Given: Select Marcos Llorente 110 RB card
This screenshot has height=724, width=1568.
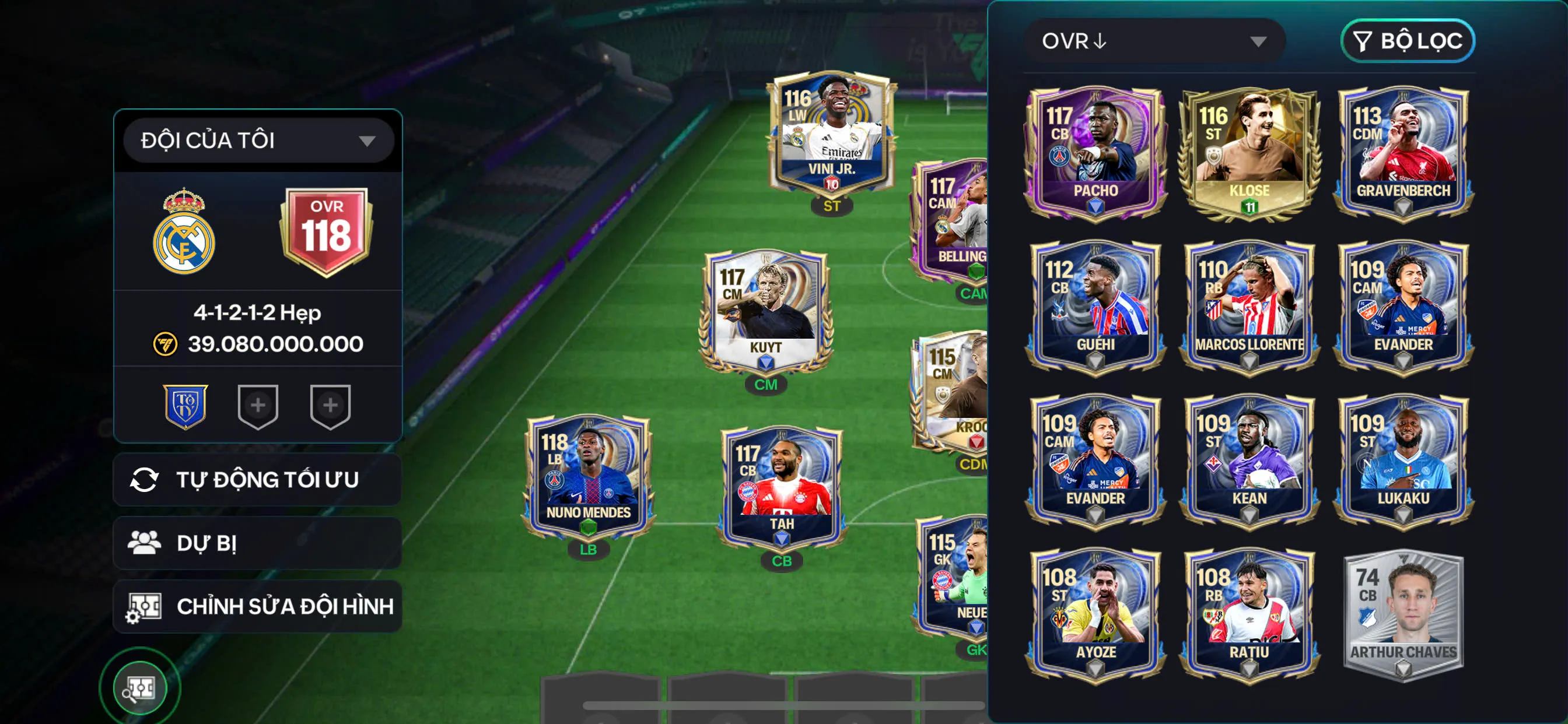Looking at the screenshot, I should (1249, 306).
